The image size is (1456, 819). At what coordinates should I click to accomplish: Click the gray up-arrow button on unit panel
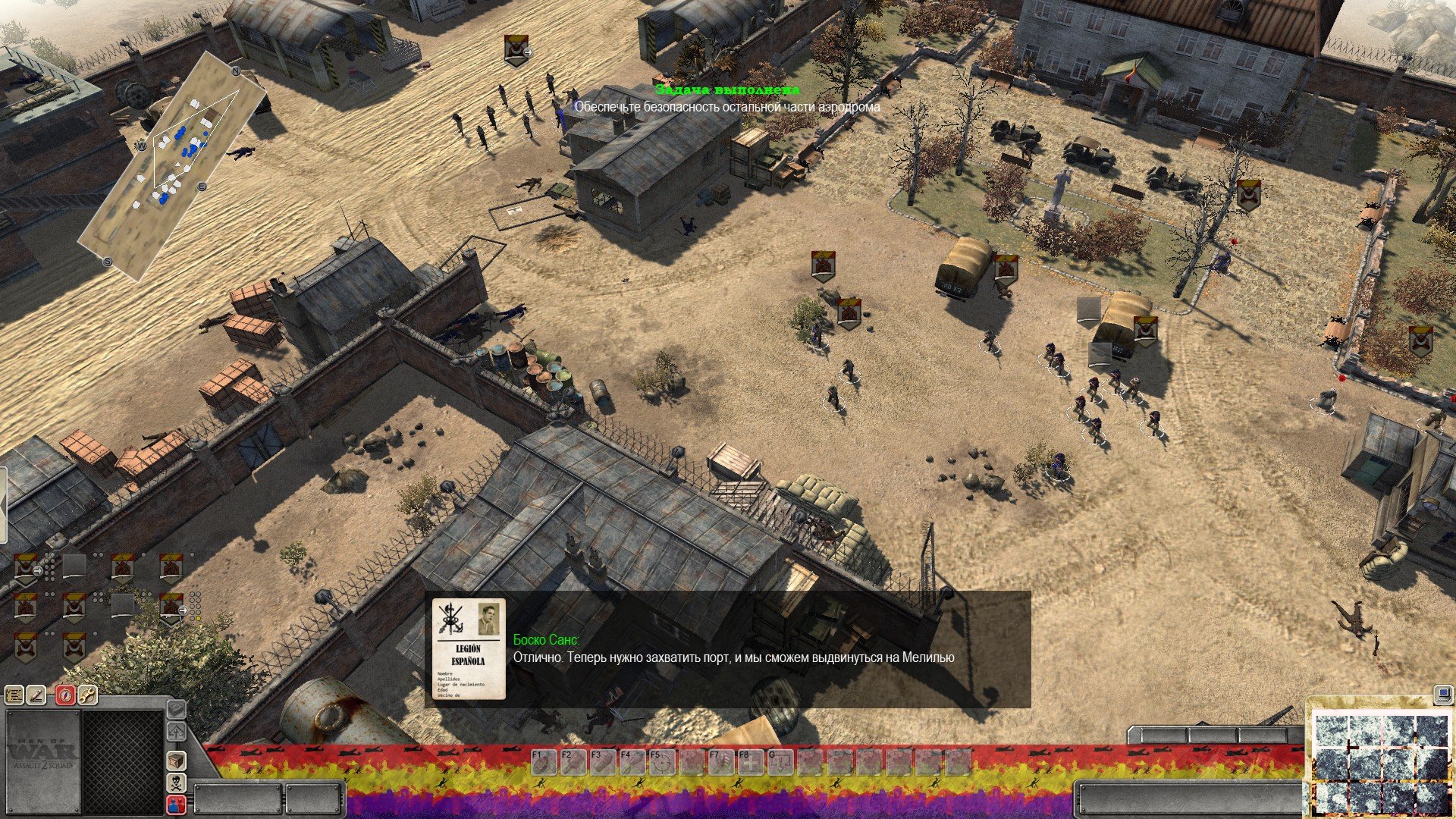(176, 732)
